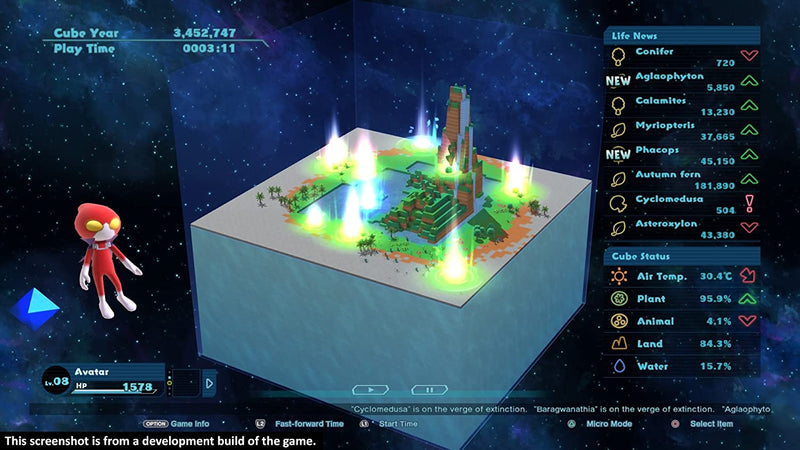Choose the Calamites entry
The width and height of the screenshot is (800, 450).
(x=680, y=105)
